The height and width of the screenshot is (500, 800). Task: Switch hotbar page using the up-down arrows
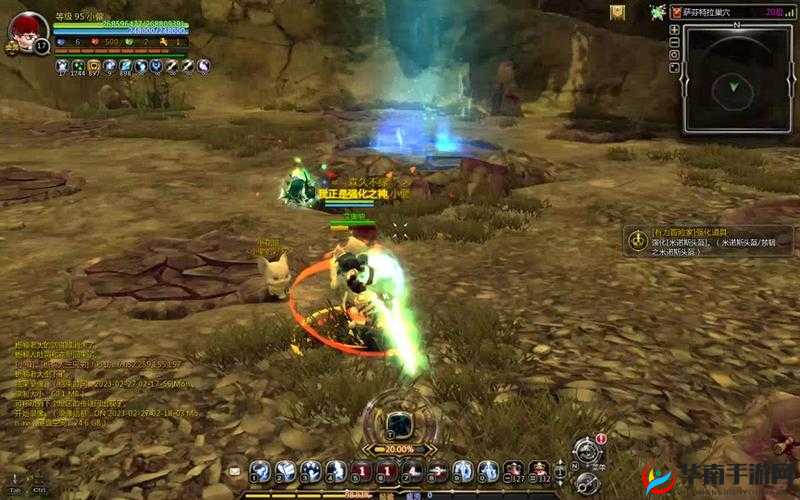point(562,470)
